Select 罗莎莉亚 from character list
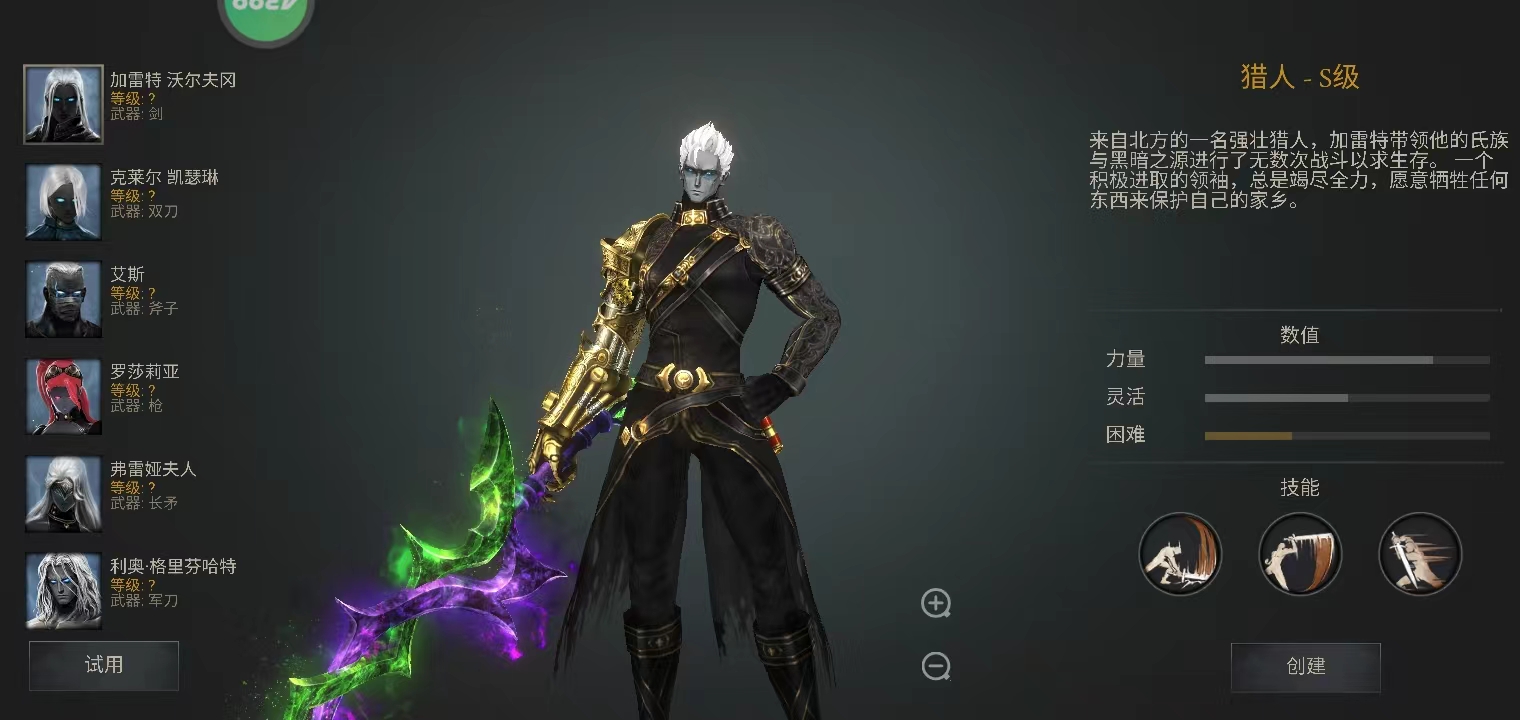This screenshot has width=1520, height=720. [63, 394]
